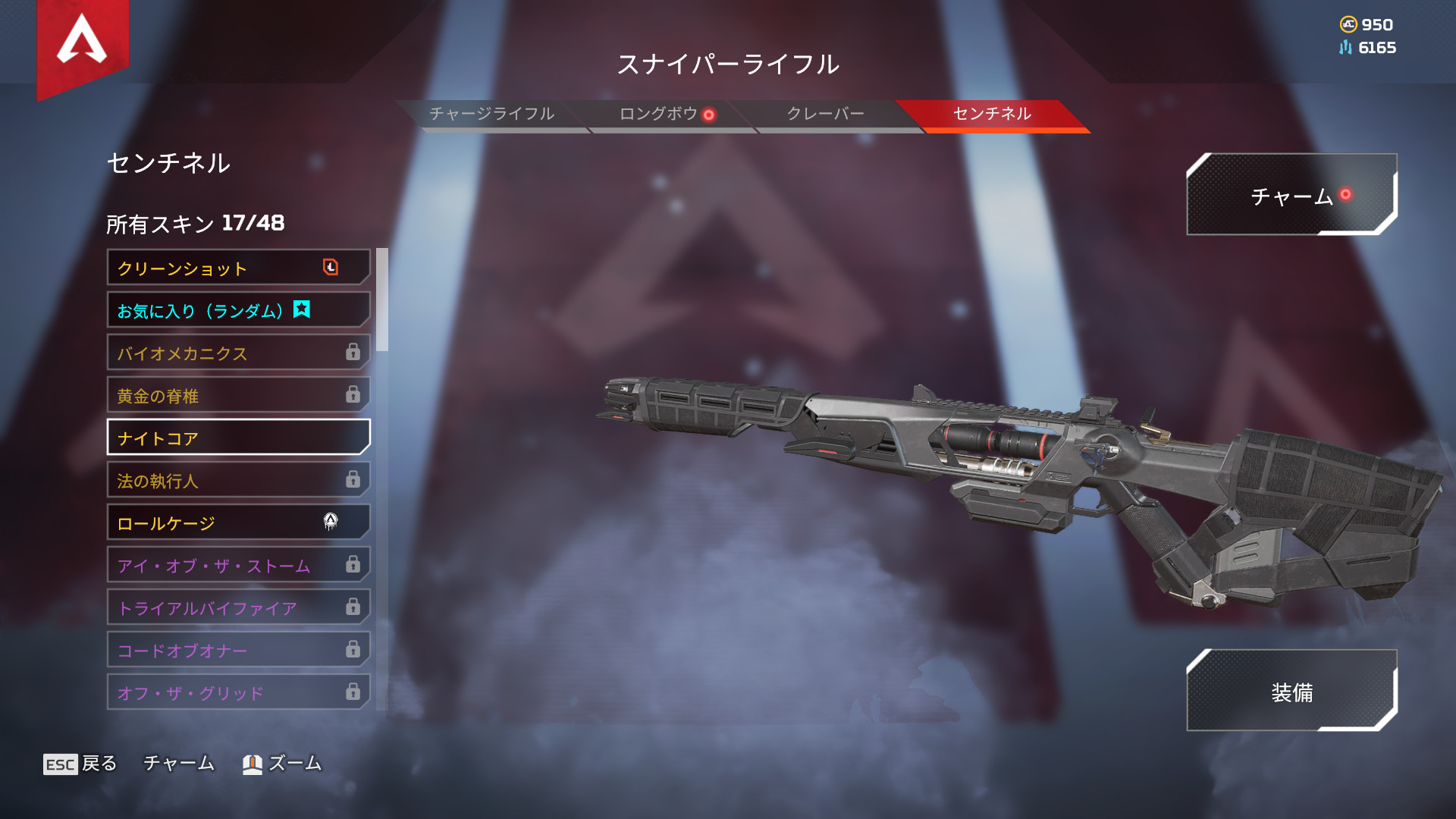Click the skin list scrollbar

pyautogui.click(x=382, y=300)
